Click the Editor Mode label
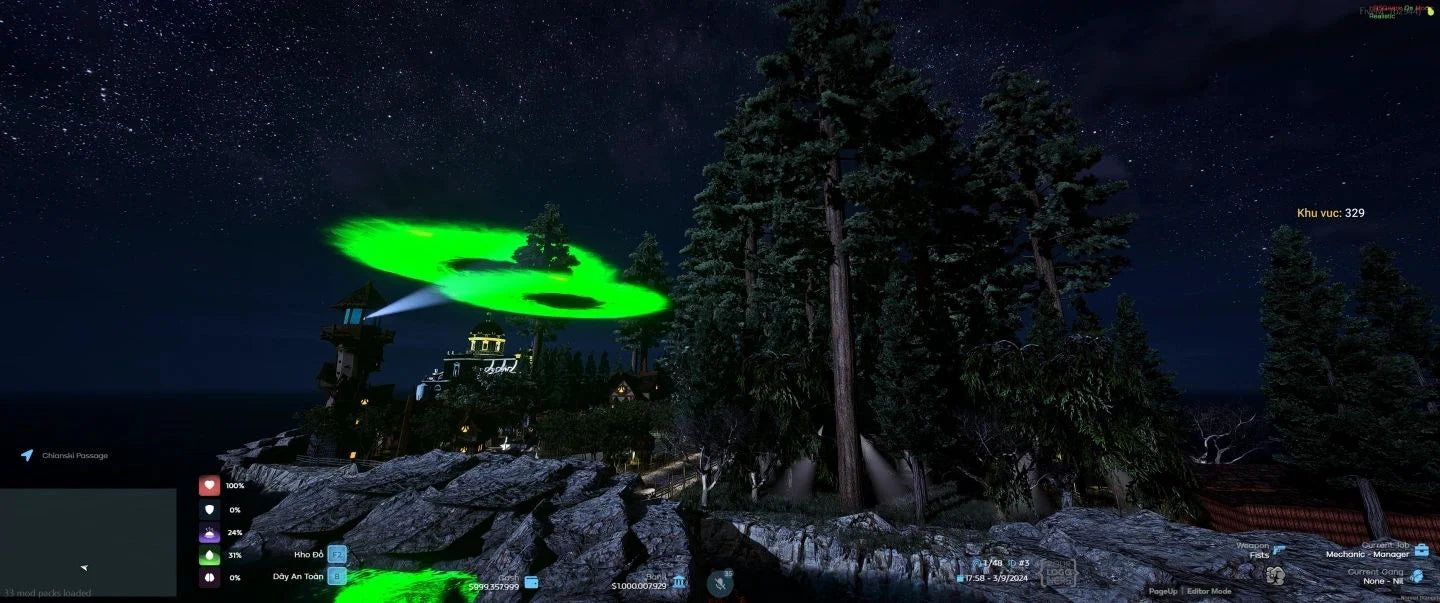The width and height of the screenshot is (1440, 603). pyautogui.click(x=1209, y=591)
